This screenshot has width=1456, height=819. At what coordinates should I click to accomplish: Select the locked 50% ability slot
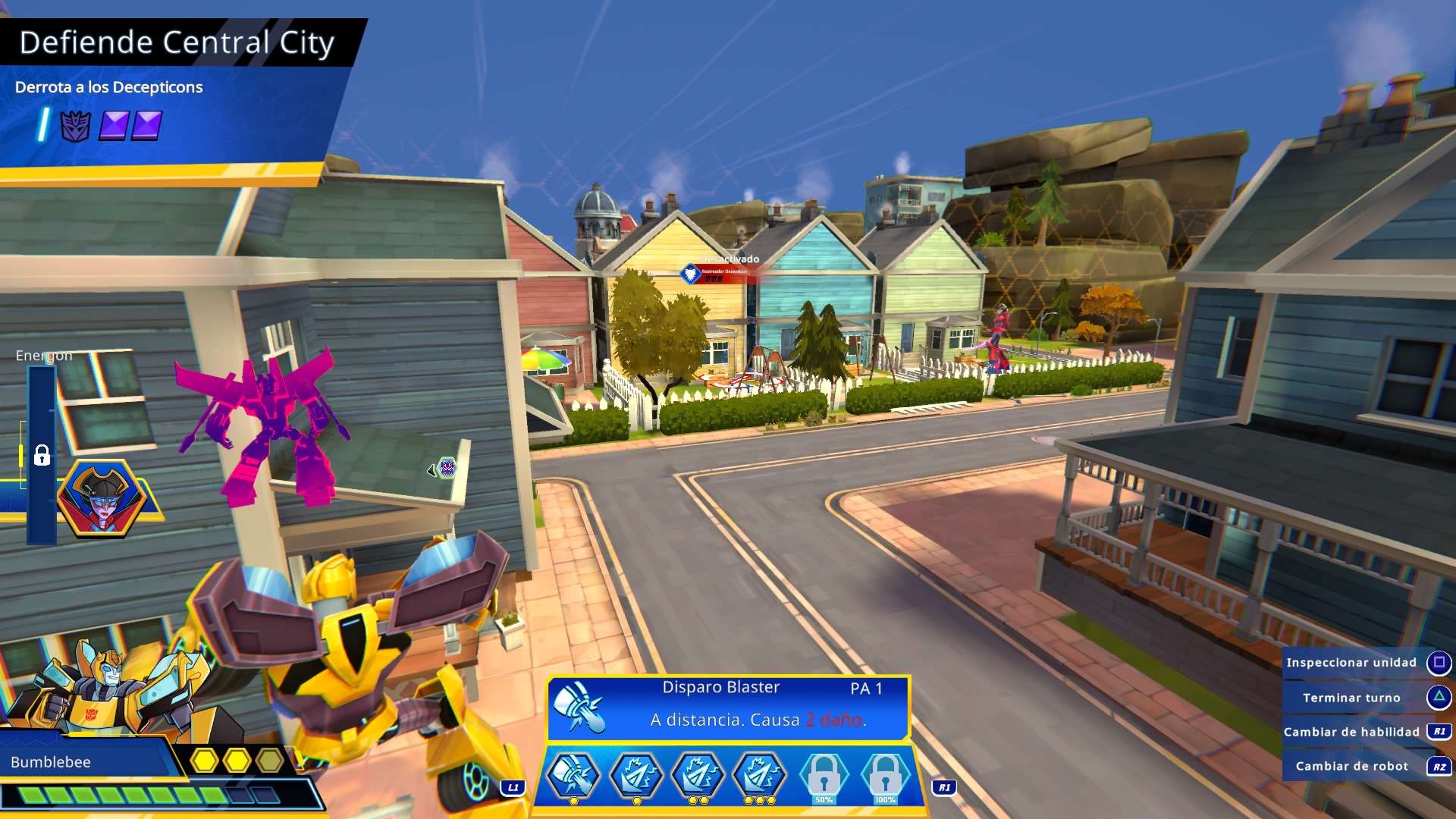click(824, 775)
